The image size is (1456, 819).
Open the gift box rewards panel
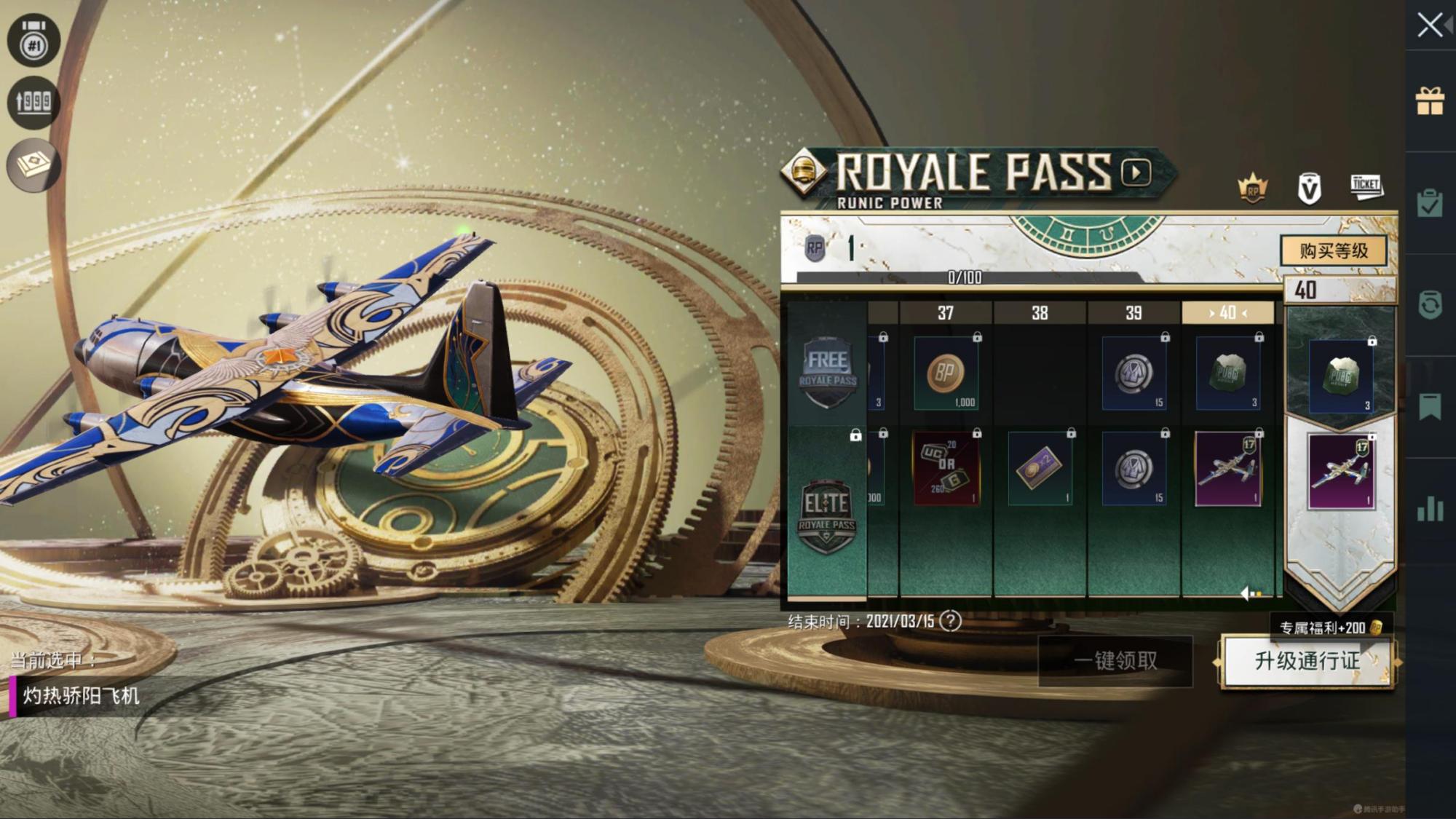point(1430,101)
